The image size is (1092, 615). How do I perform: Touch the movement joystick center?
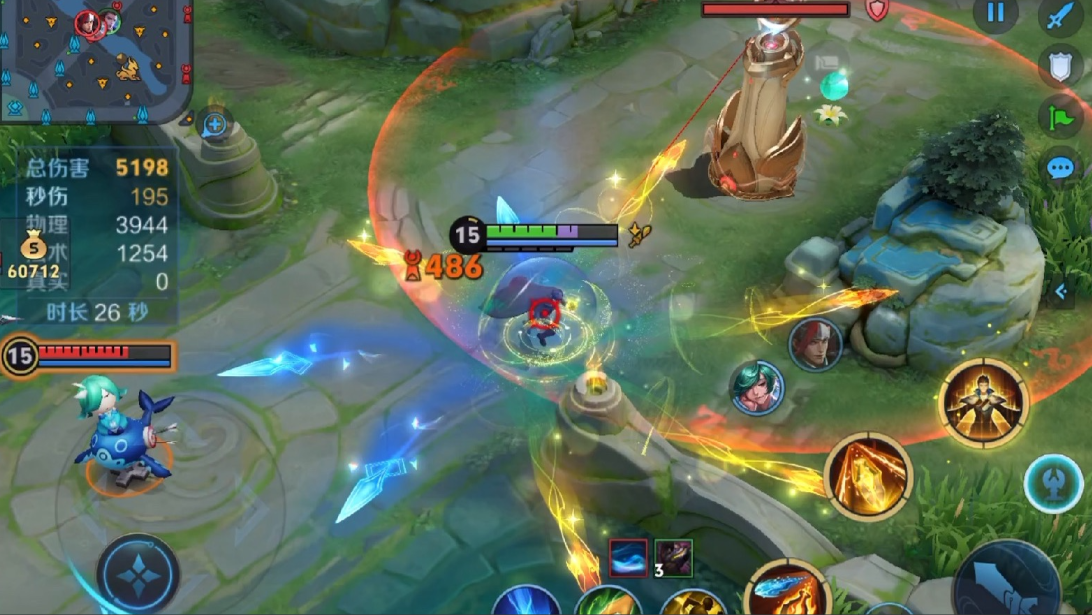(x=138, y=574)
